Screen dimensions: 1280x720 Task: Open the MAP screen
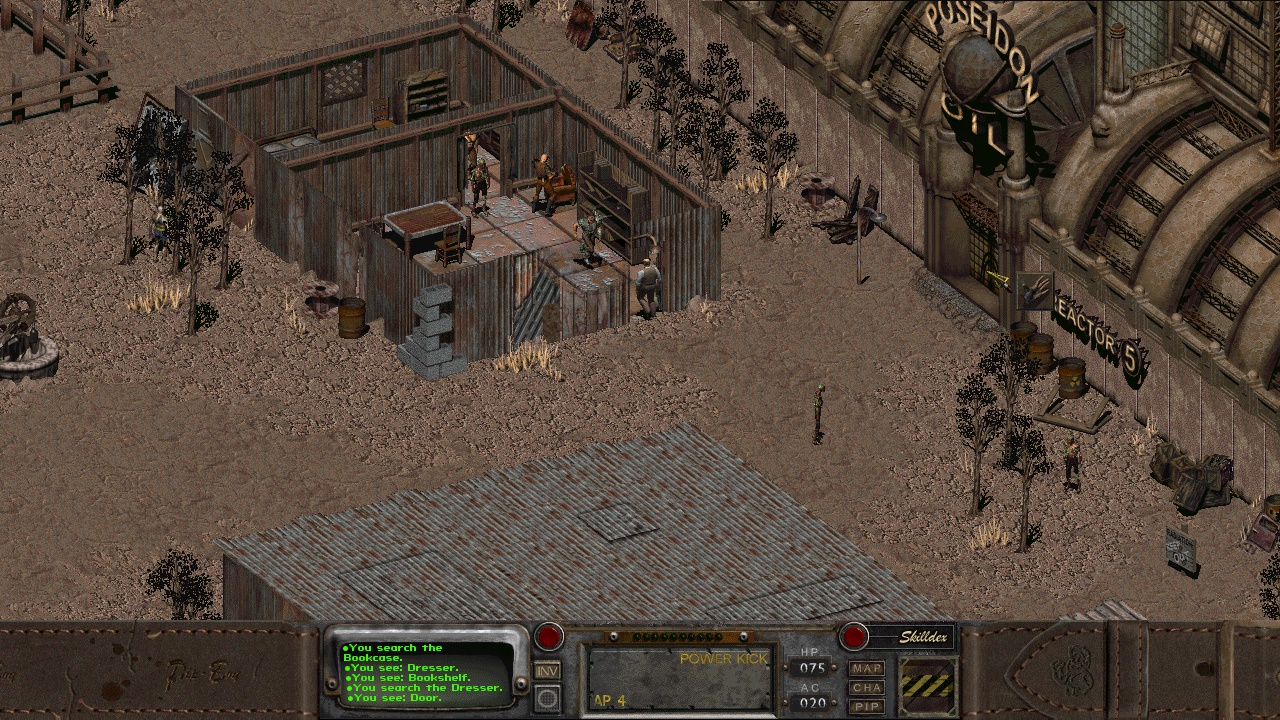[x=867, y=668]
